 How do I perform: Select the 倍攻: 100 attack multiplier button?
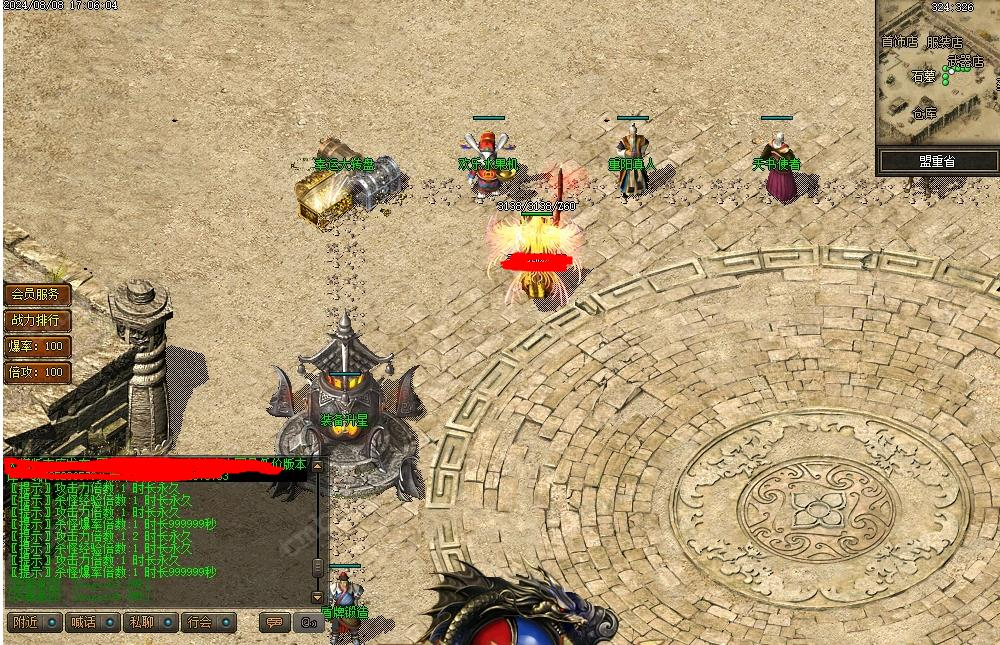(37, 373)
